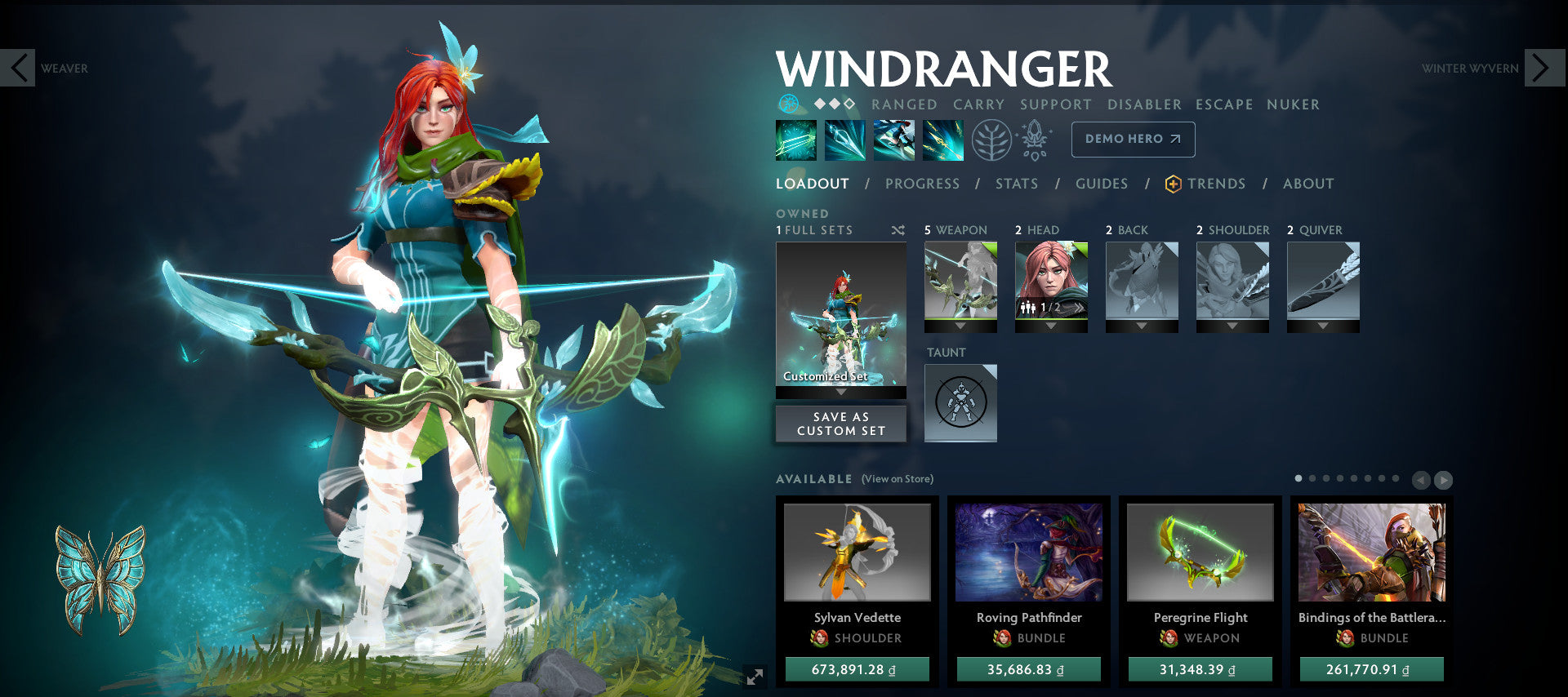The image size is (1568, 697).
Task: Open the View on Store link
Action: point(897,479)
